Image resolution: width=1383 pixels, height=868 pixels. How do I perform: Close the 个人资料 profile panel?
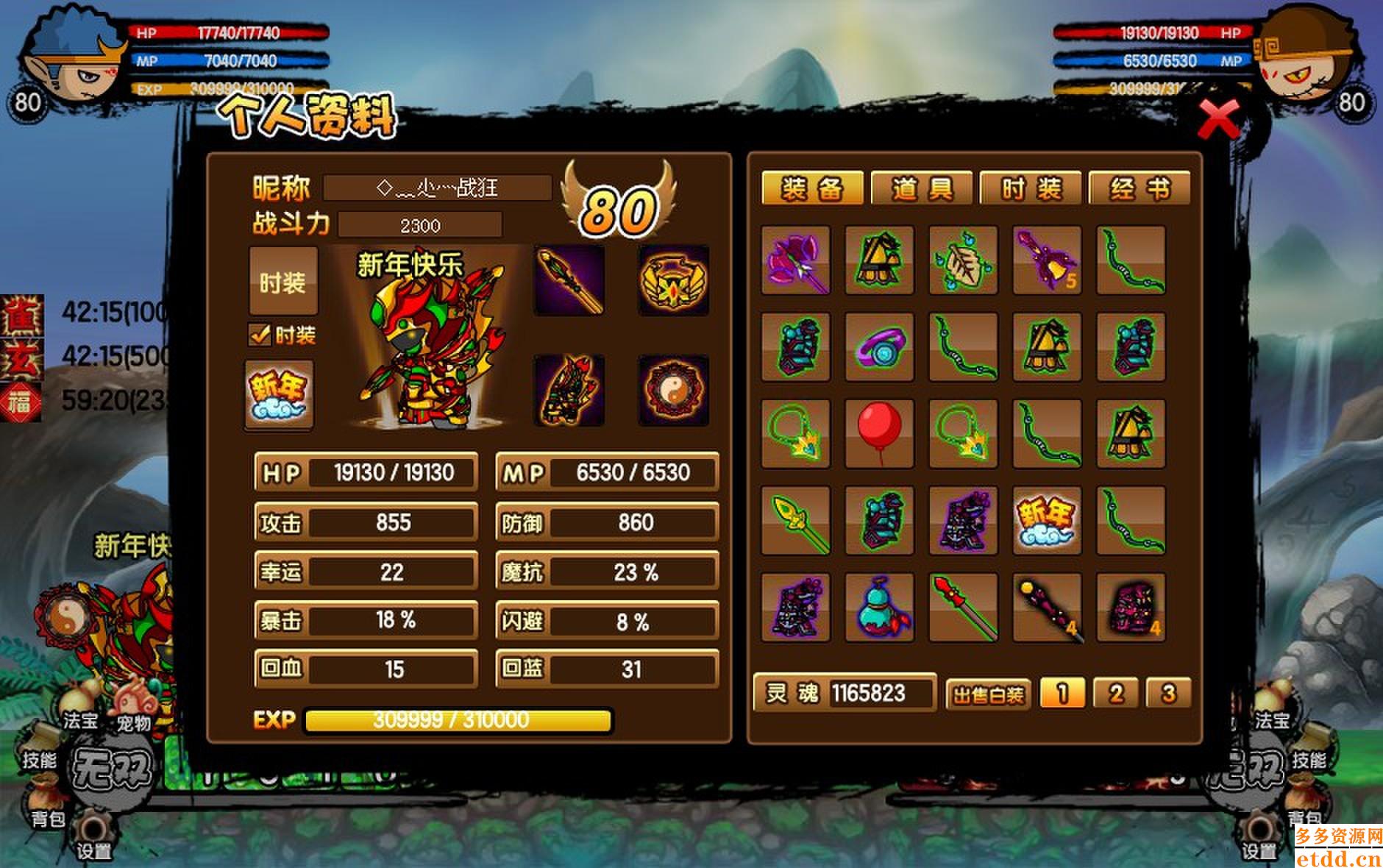1218,119
